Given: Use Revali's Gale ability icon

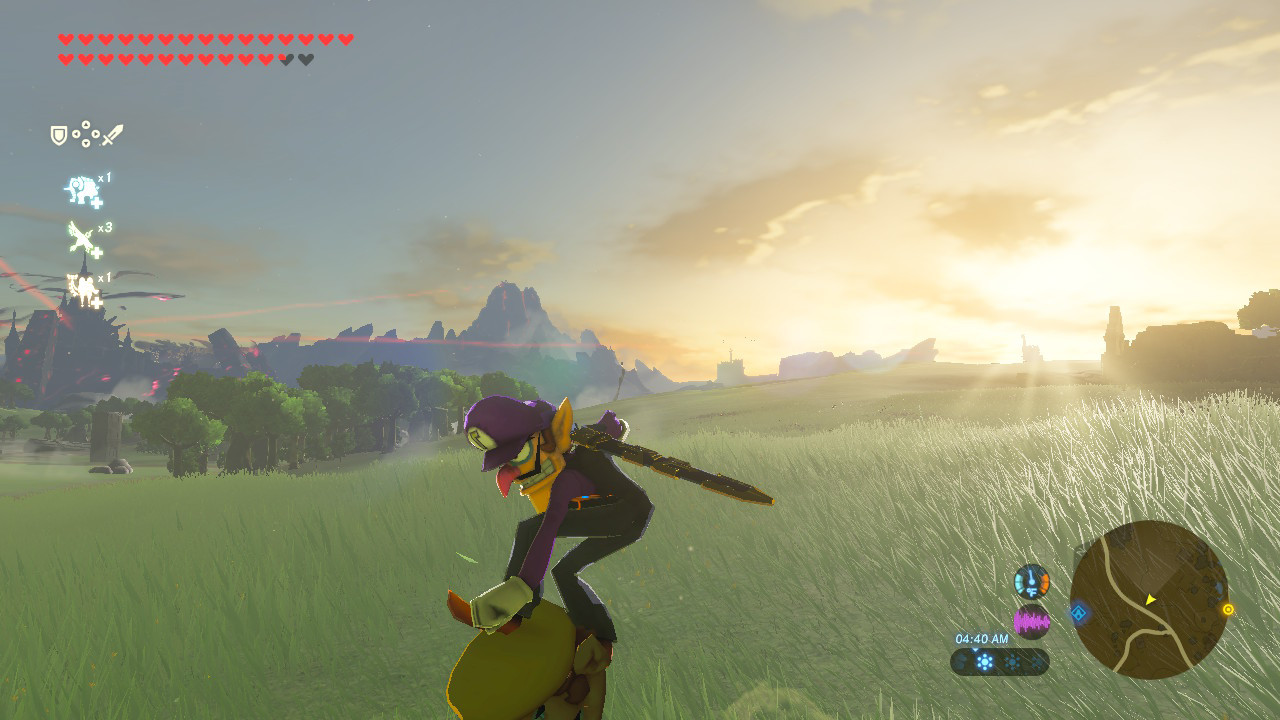Looking at the screenshot, I should click(80, 236).
